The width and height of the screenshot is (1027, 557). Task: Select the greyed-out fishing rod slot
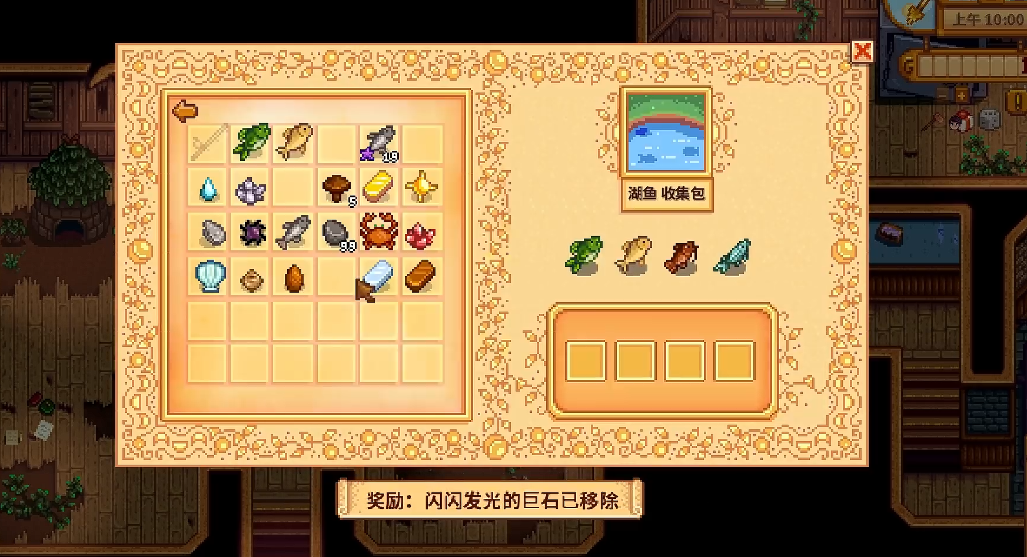pos(209,142)
